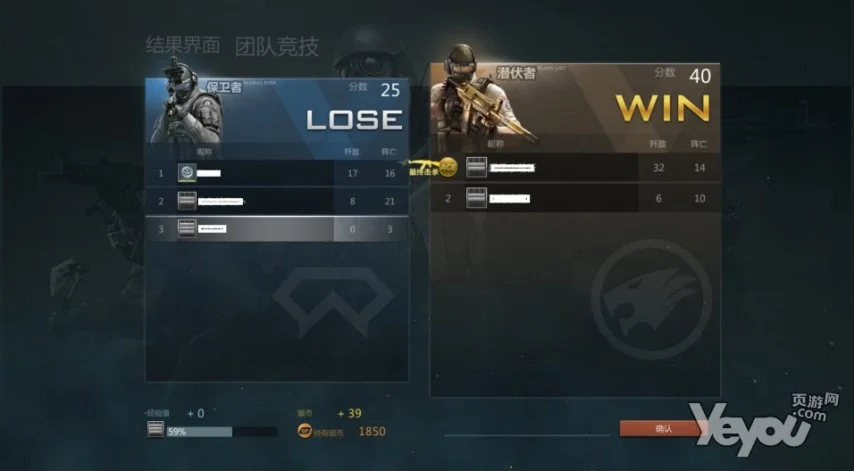This screenshot has height=471, width=854.
Task: Select the defender row with 8 kills, 21 deaths
Action: 276,201
